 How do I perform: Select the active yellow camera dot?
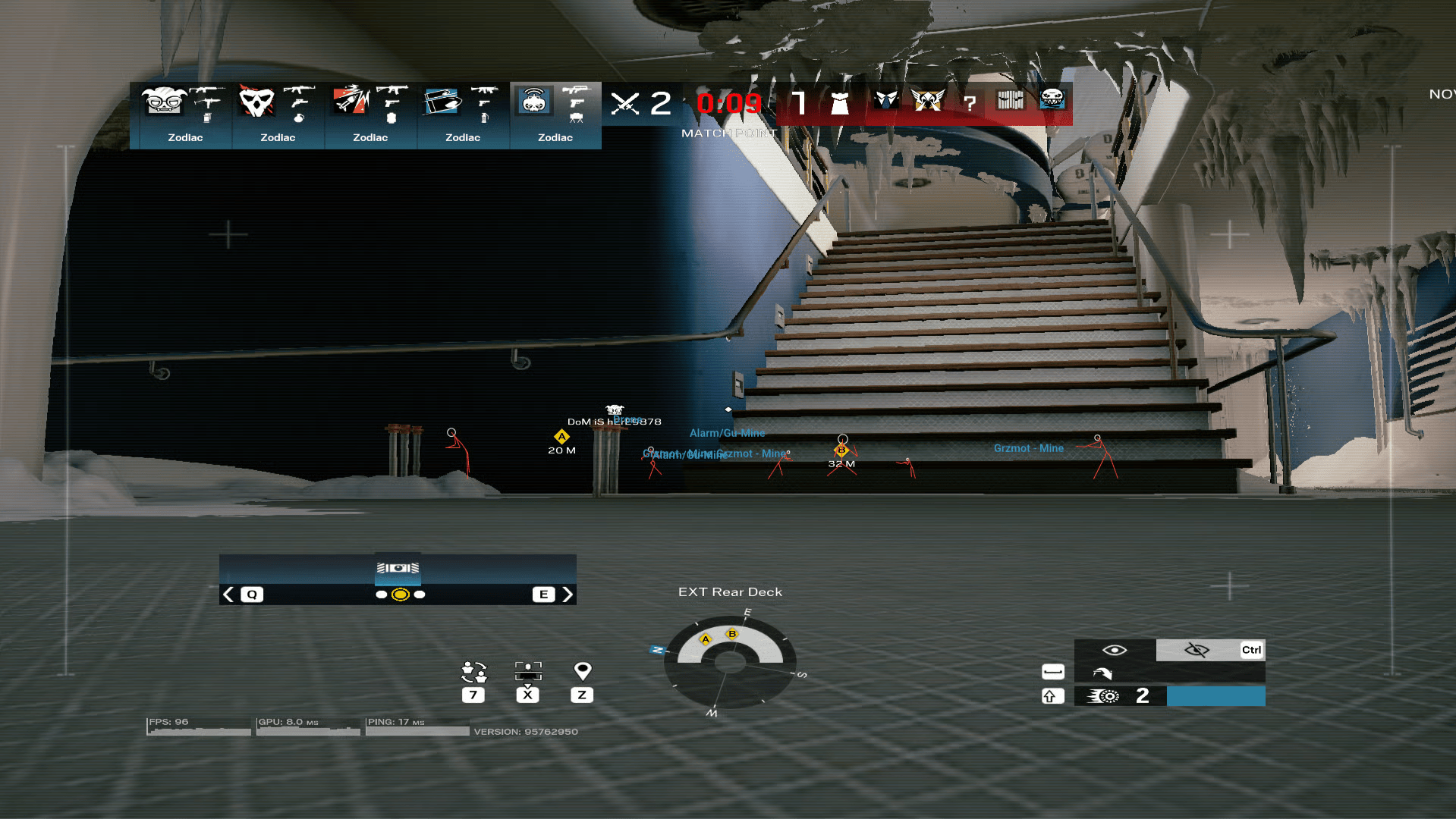[x=401, y=595]
